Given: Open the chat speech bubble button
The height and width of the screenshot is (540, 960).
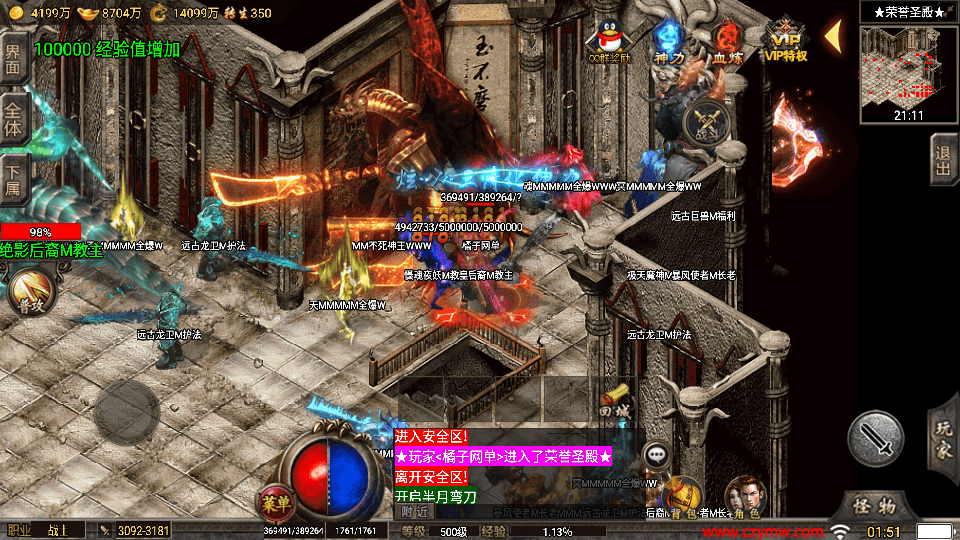Looking at the screenshot, I should click(x=656, y=453).
